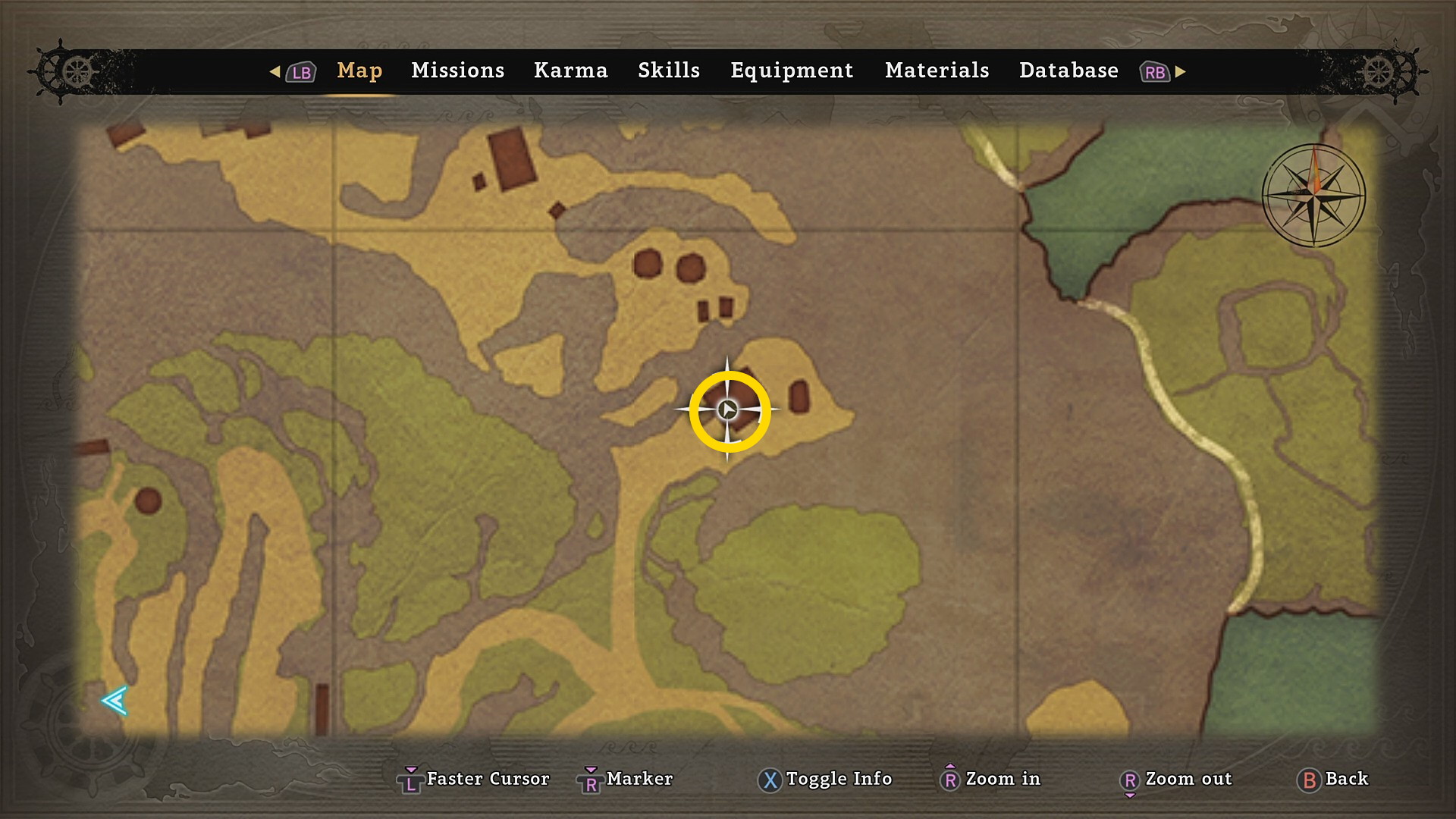Open the Missions tab
This screenshot has height=819, width=1456.
457,71
